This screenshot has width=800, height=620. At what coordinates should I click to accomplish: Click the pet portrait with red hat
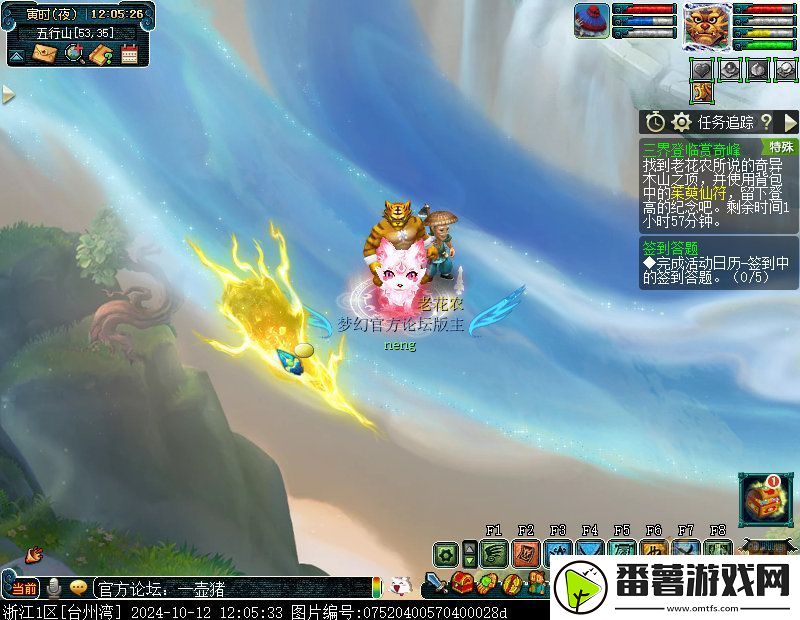(591, 20)
